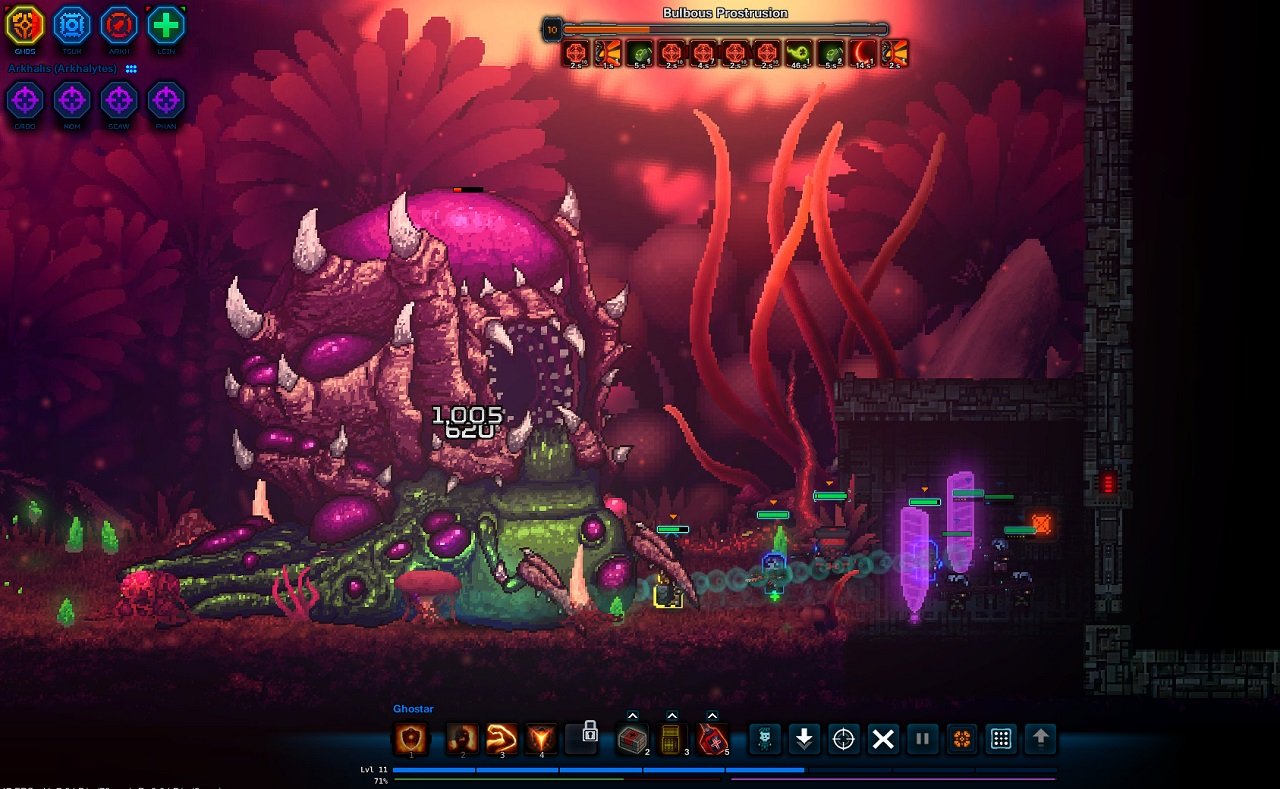Viewport: 1280px width, 789px height.
Task: Toggle pause with the pause button
Action: pos(923,740)
